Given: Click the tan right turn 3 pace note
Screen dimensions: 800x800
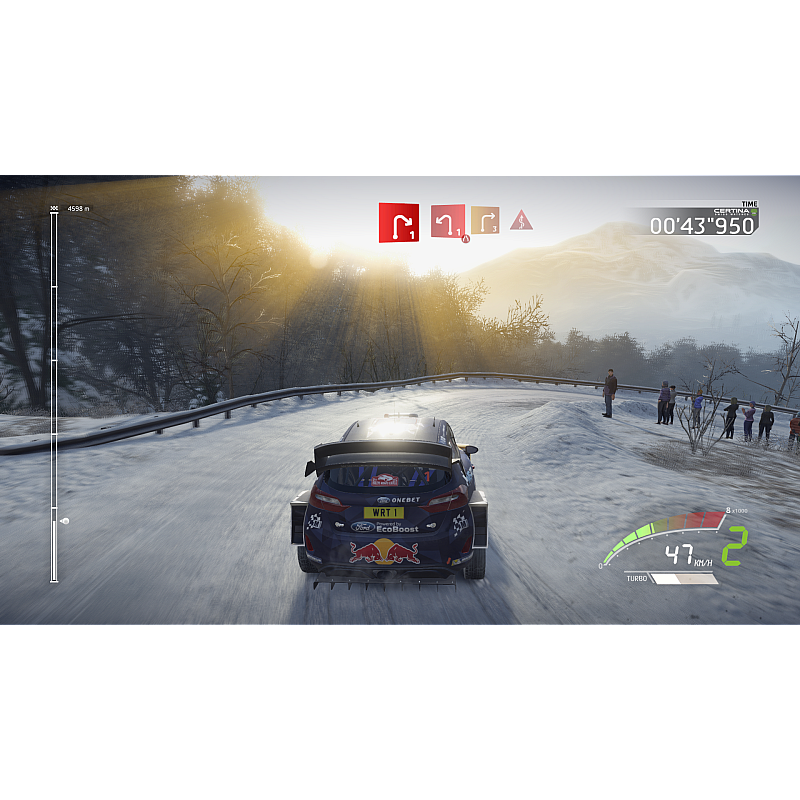Looking at the screenshot, I should pyautogui.click(x=485, y=220).
